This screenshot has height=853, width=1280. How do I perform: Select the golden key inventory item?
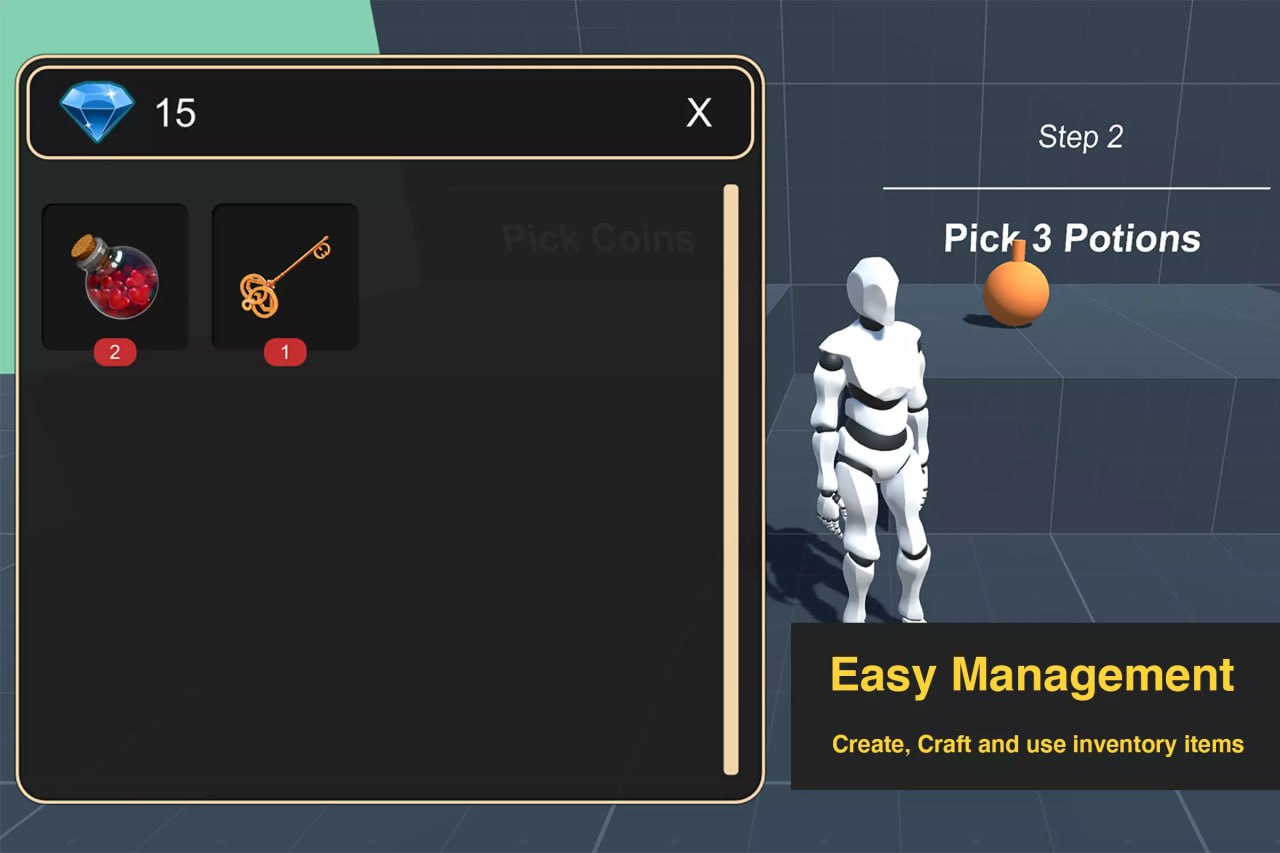point(283,275)
